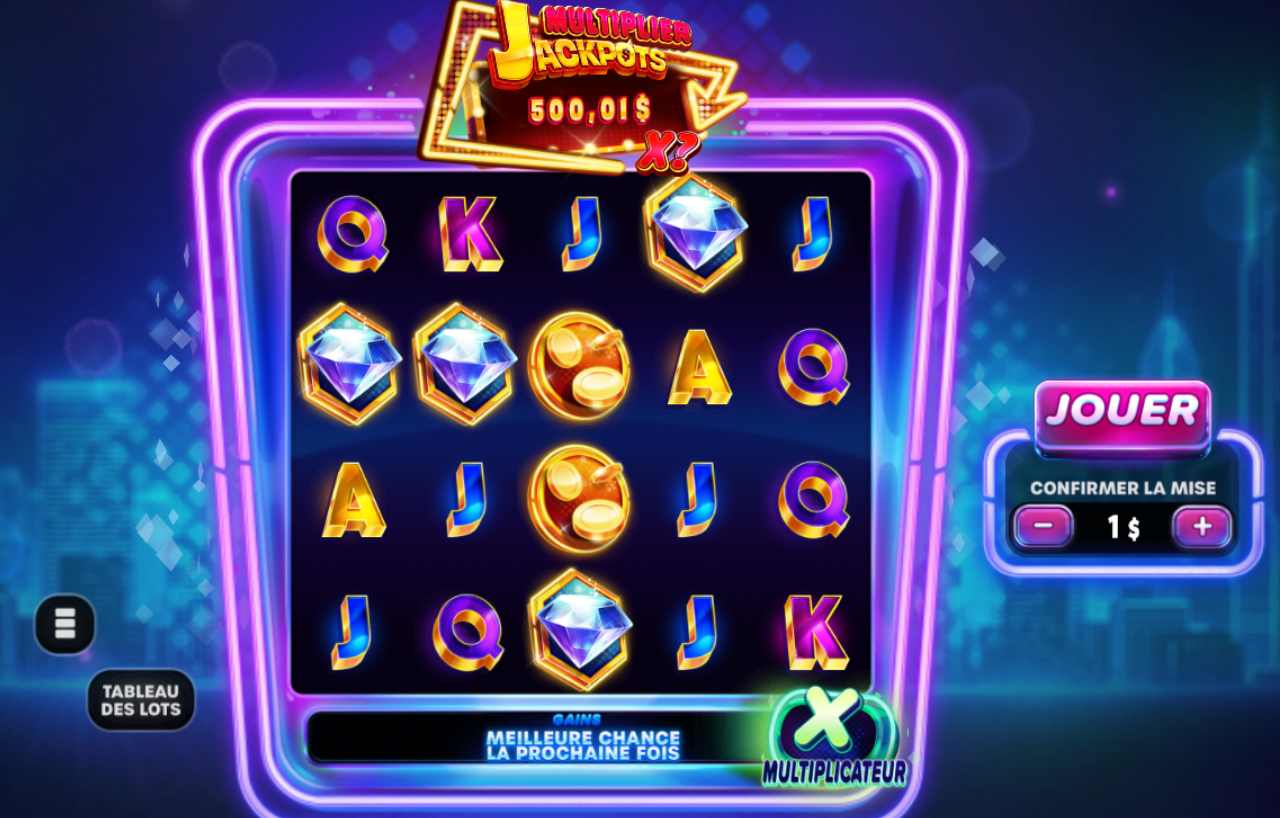
Task: Select the diamond symbol on the top row
Action: point(694,231)
